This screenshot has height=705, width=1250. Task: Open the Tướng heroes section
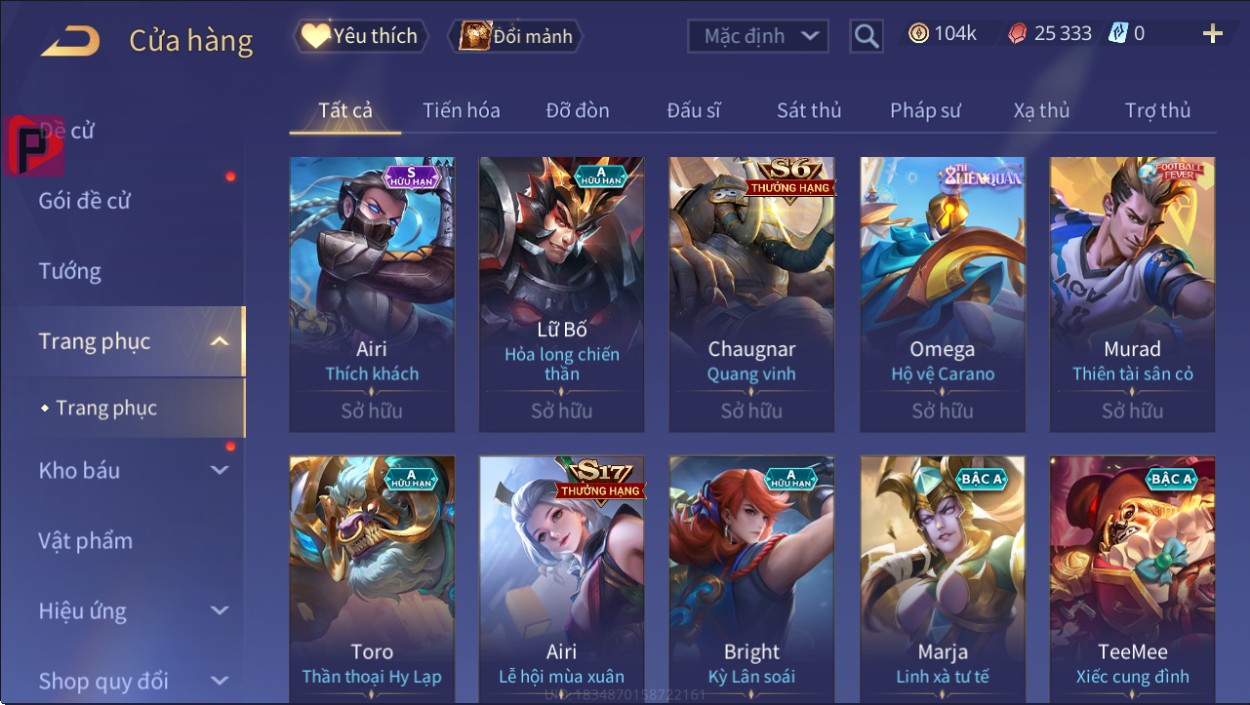(x=70, y=271)
